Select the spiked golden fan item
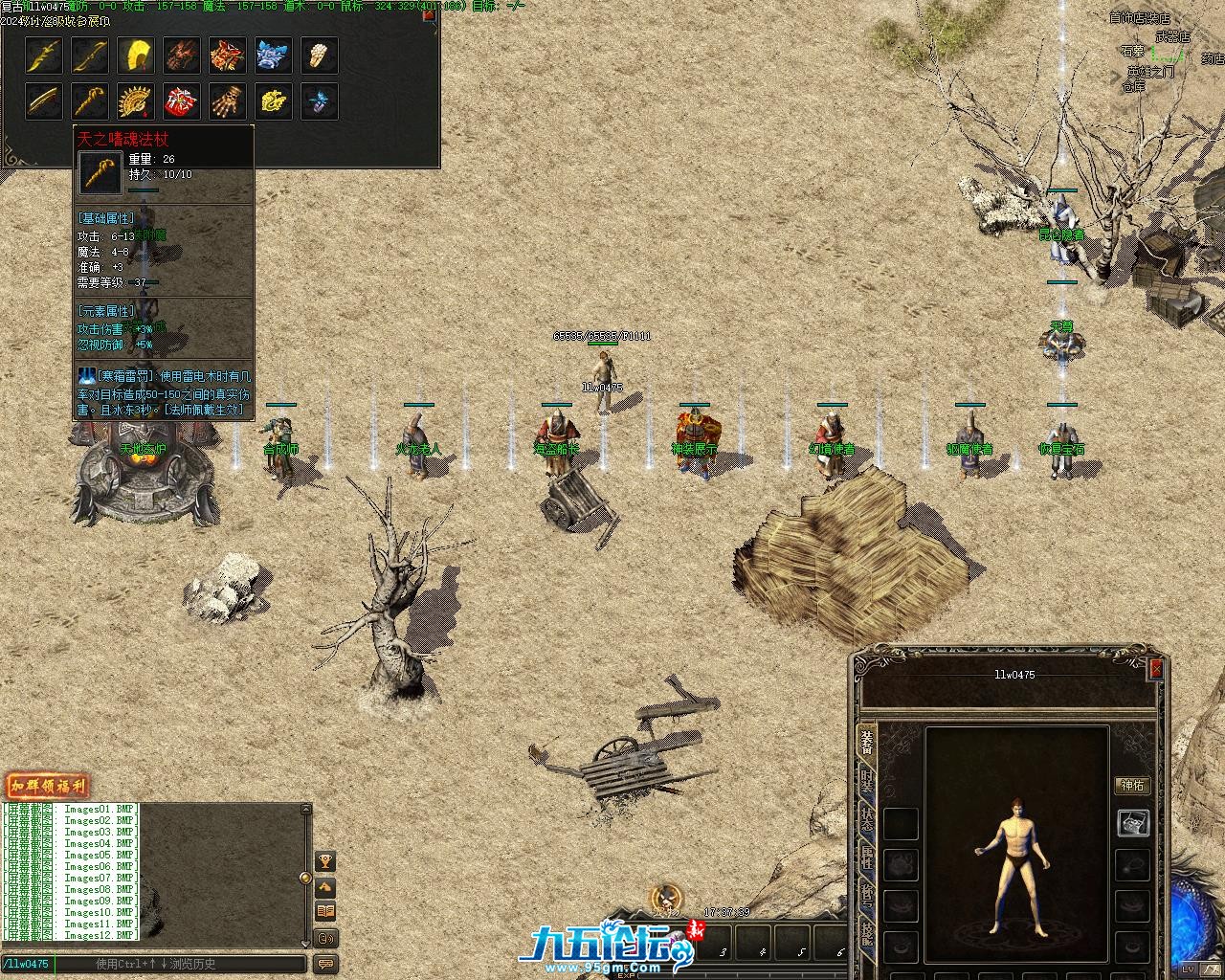 point(136,101)
